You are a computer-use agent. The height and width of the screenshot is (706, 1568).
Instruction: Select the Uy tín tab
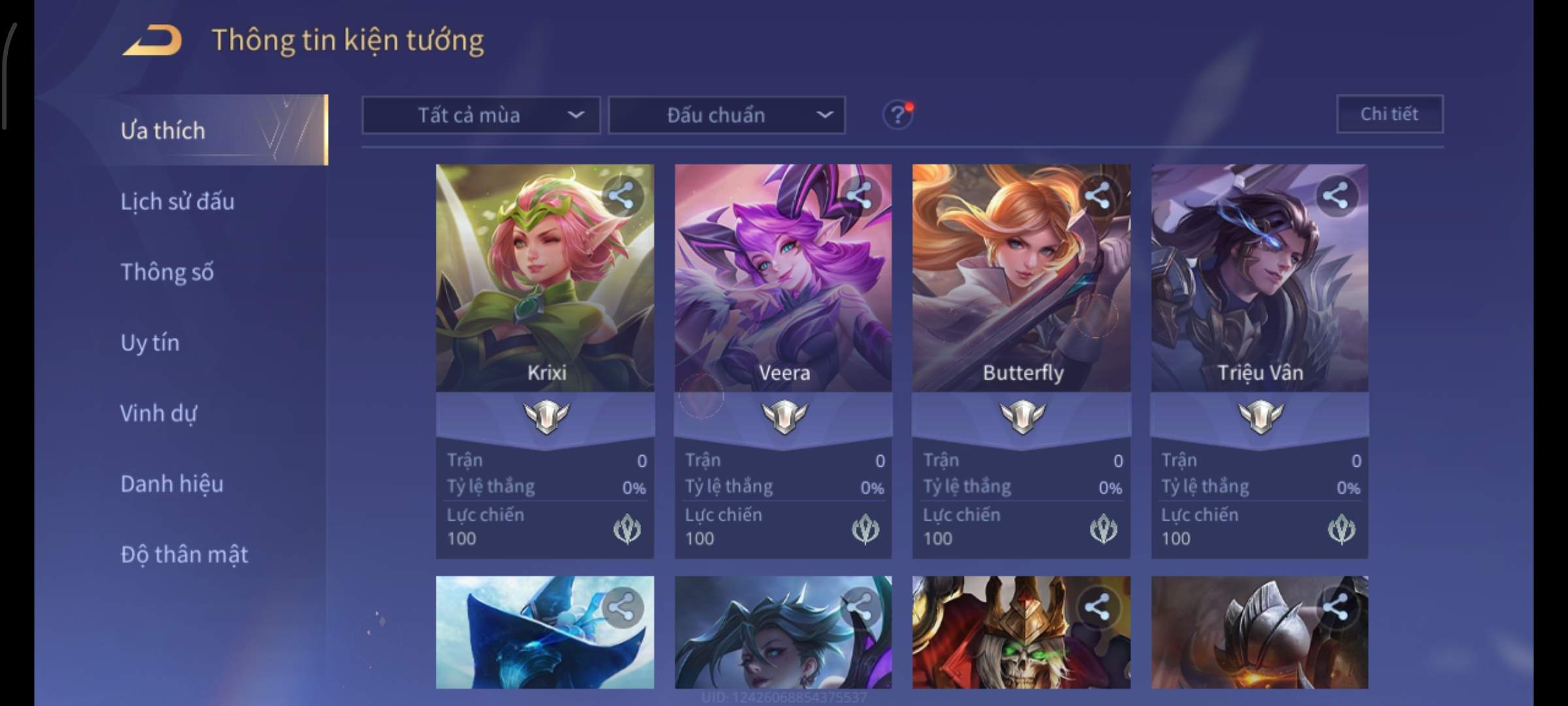pyautogui.click(x=150, y=343)
